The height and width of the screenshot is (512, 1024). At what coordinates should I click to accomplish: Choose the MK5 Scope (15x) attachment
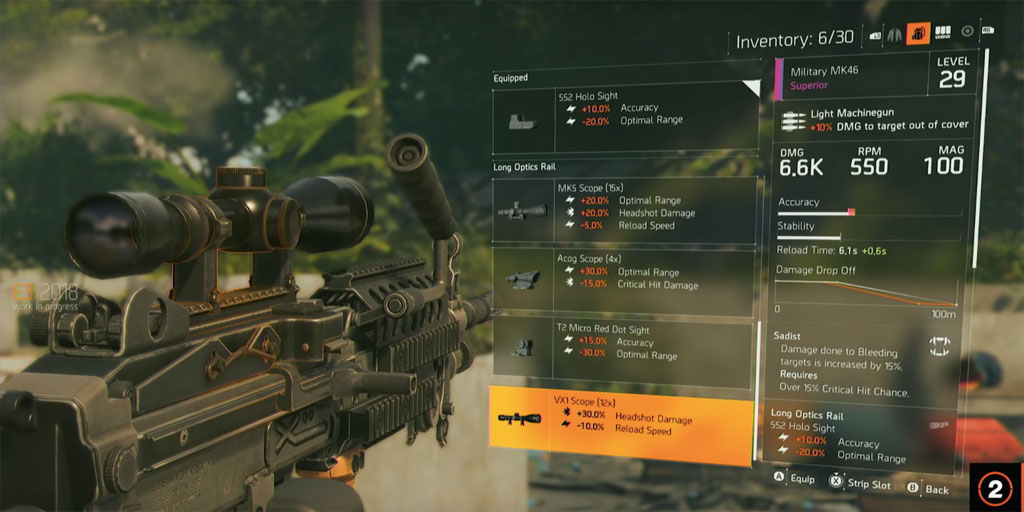click(625, 210)
